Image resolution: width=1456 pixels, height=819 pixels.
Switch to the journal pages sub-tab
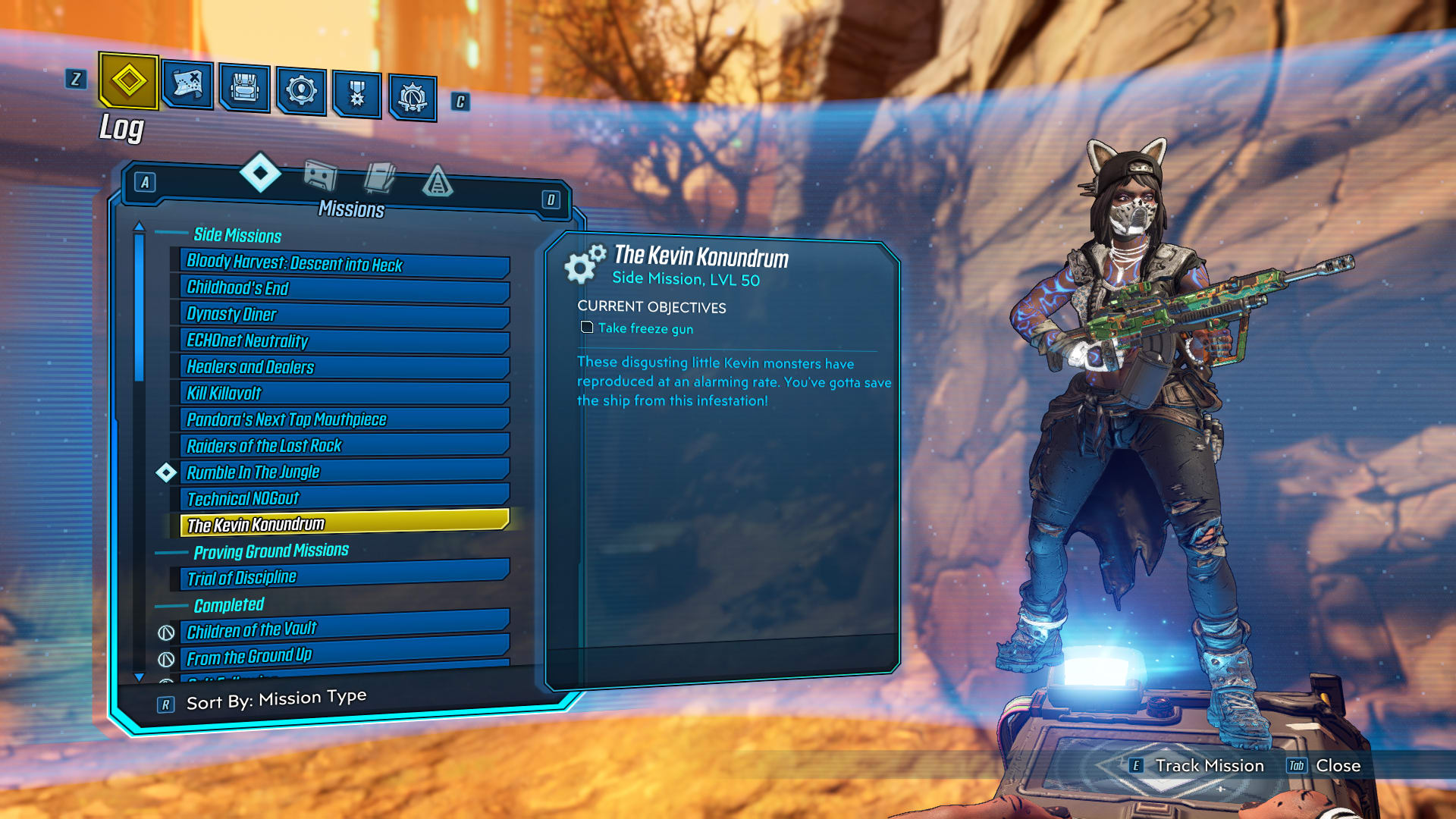(x=379, y=179)
